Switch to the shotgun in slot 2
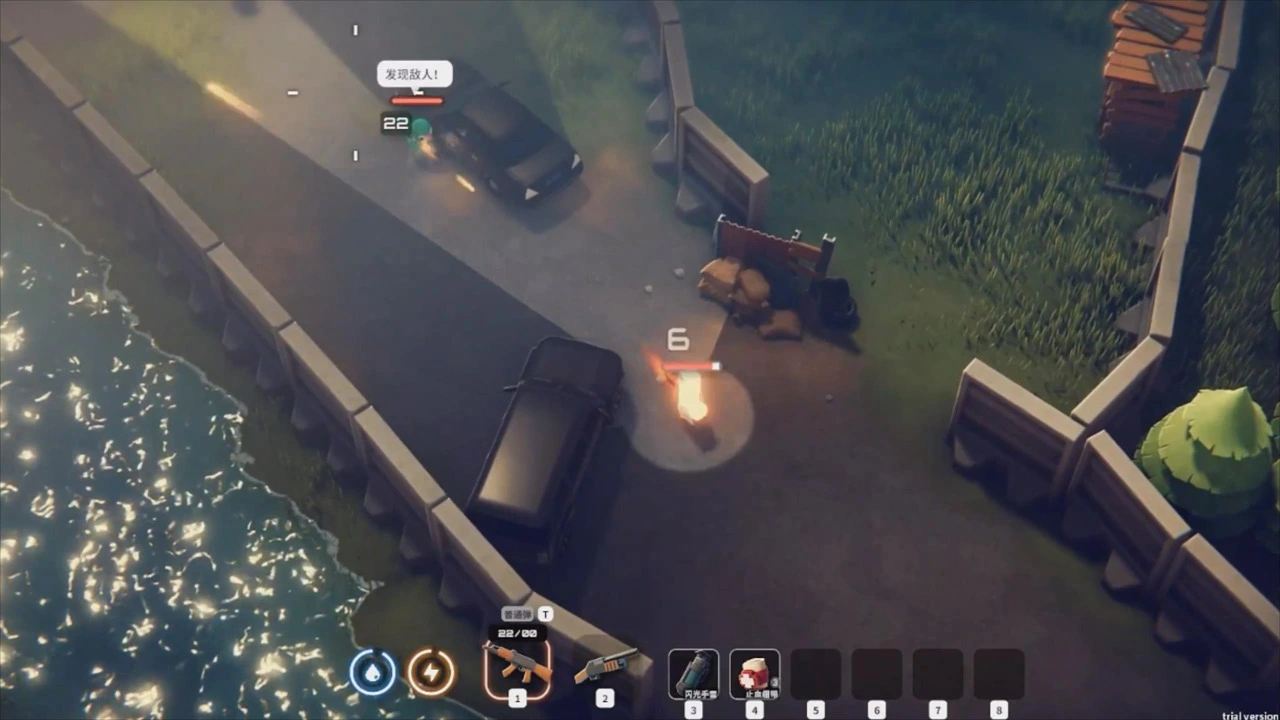 tap(605, 665)
